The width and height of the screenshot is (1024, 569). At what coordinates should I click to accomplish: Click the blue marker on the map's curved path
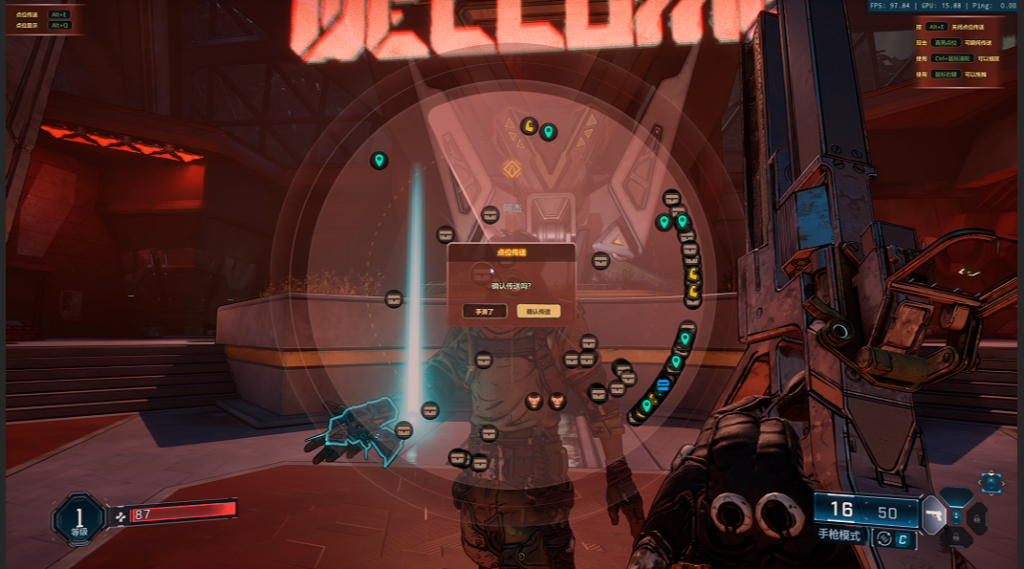(x=662, y=385)
